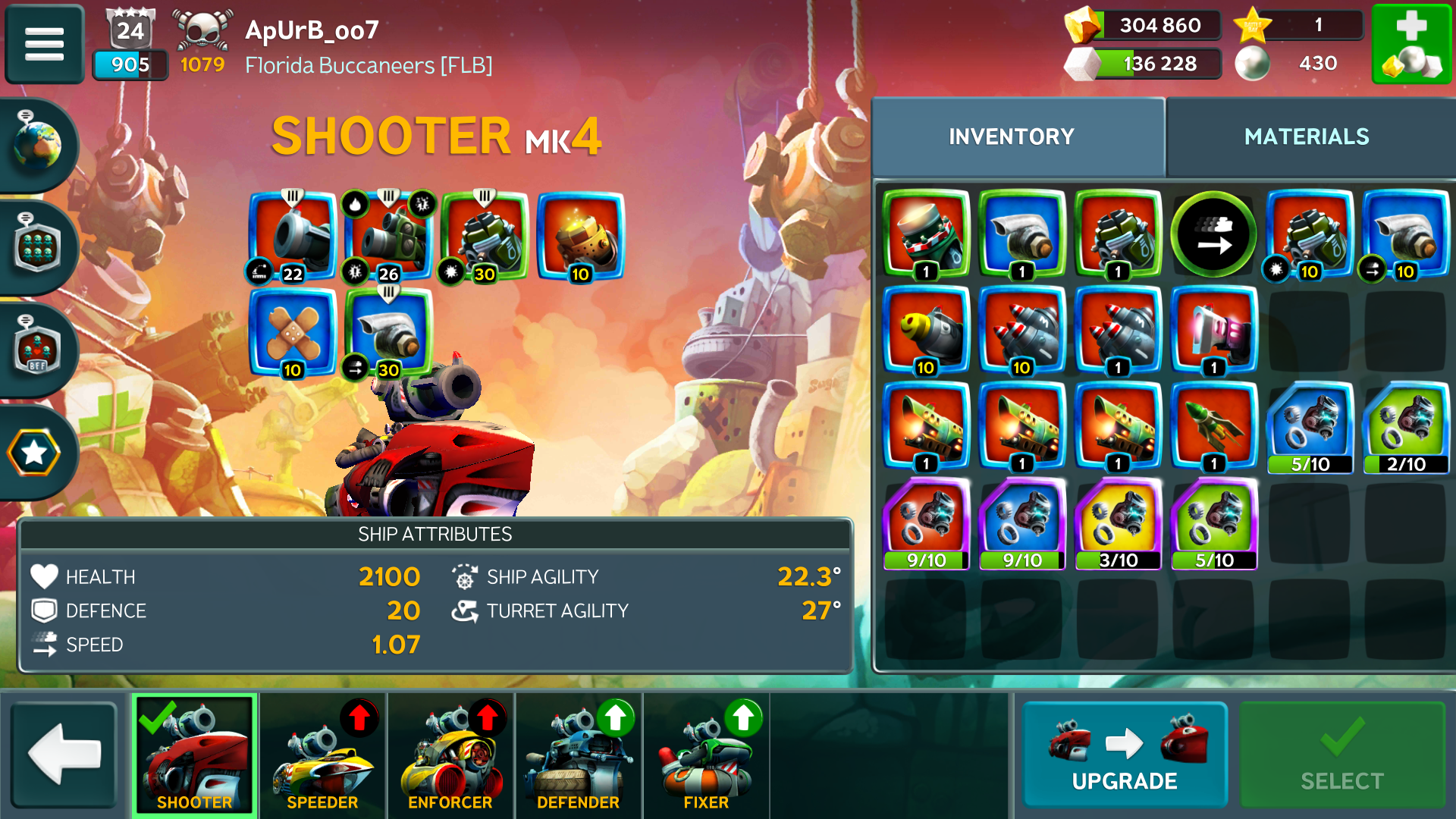Upgrade the Shooter ship
This screenshot has width=1456, height=819.
pyautogui.click(x=1124, y=755)
